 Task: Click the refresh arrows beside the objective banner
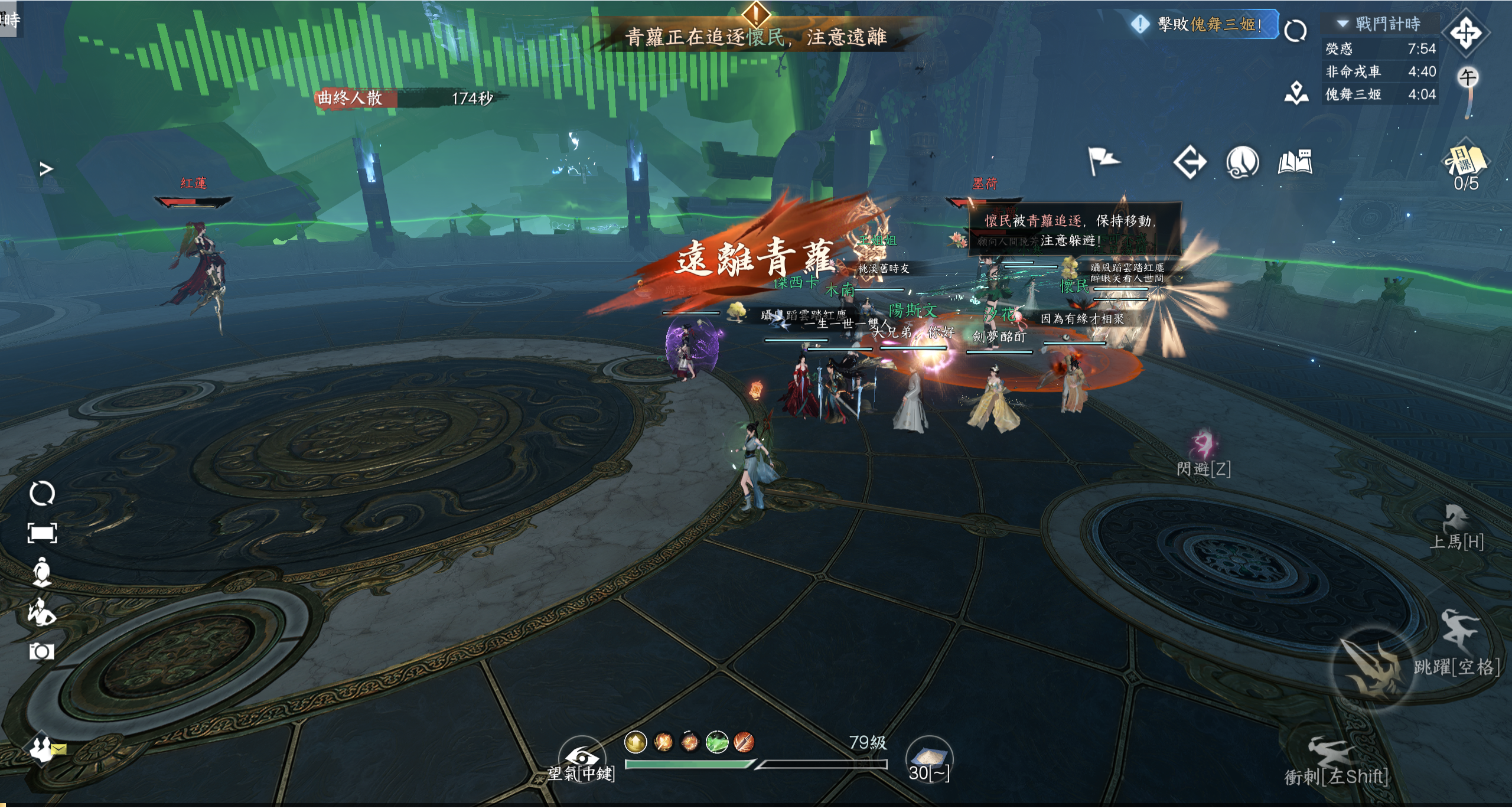tap(1295, 31)
